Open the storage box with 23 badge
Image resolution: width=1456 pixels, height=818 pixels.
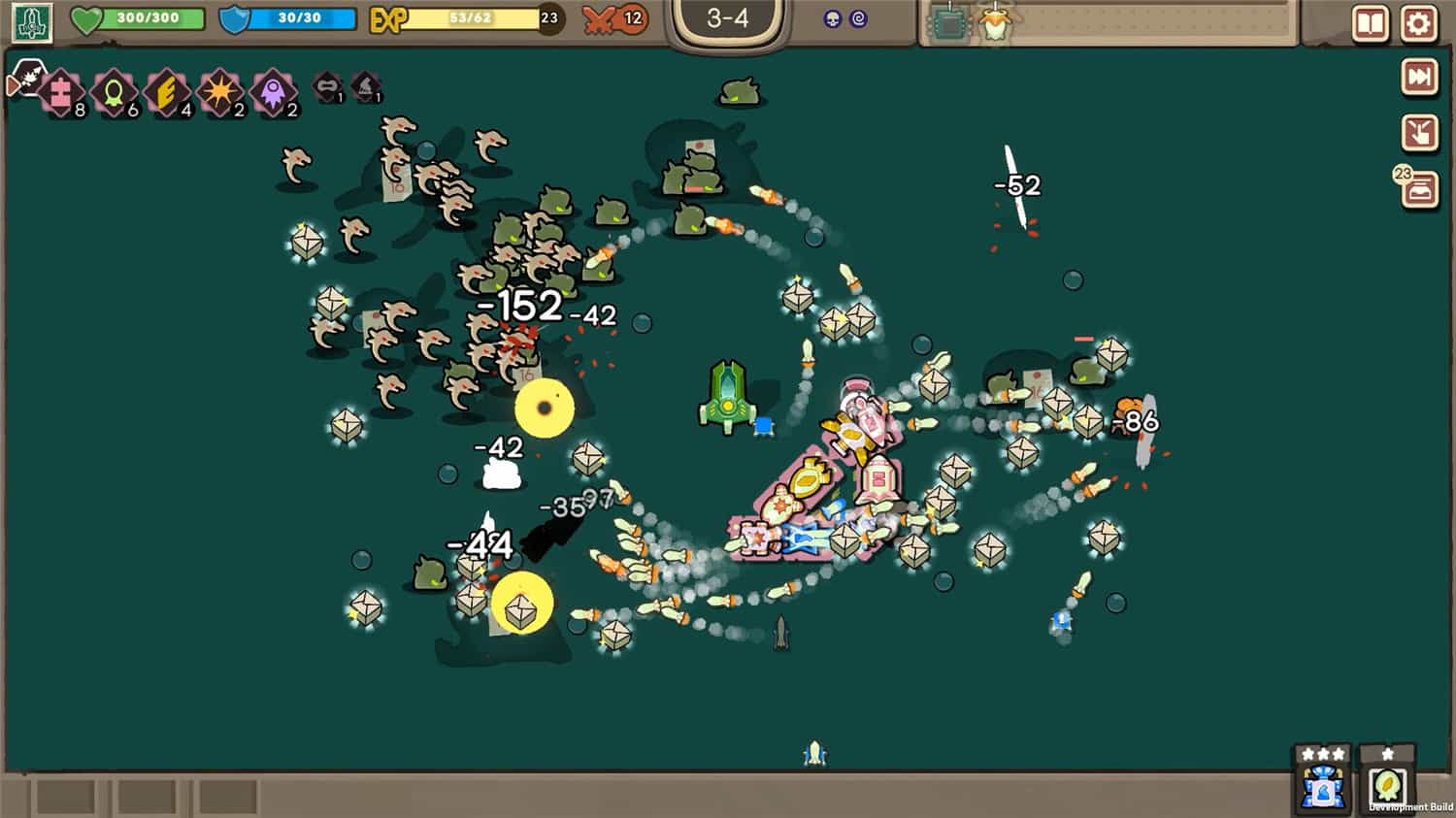tap(1419, 190)
